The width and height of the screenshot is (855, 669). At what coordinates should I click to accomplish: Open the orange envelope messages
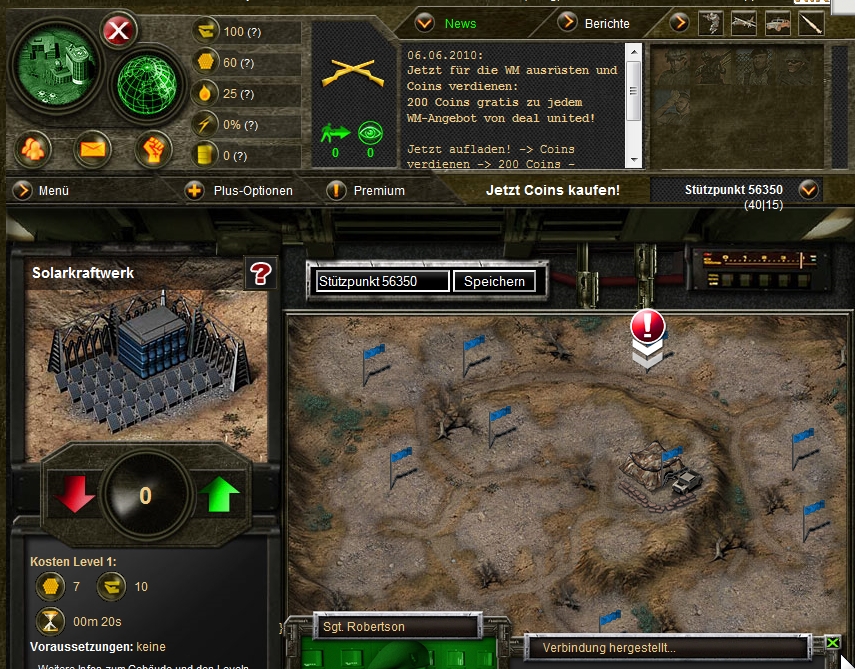click(x=93, y=150)
